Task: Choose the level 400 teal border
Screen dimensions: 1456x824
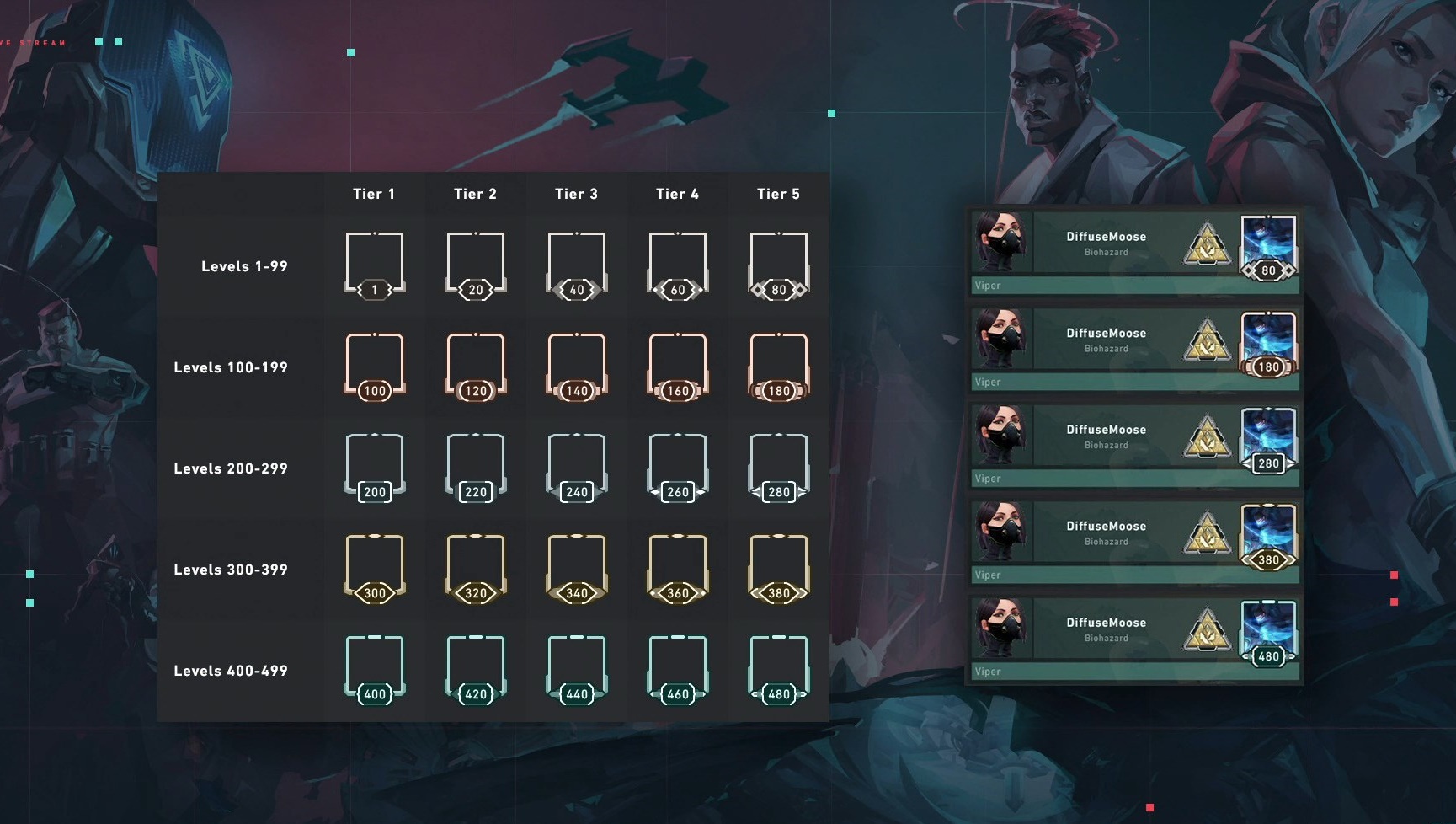Action: coord(375,669)
